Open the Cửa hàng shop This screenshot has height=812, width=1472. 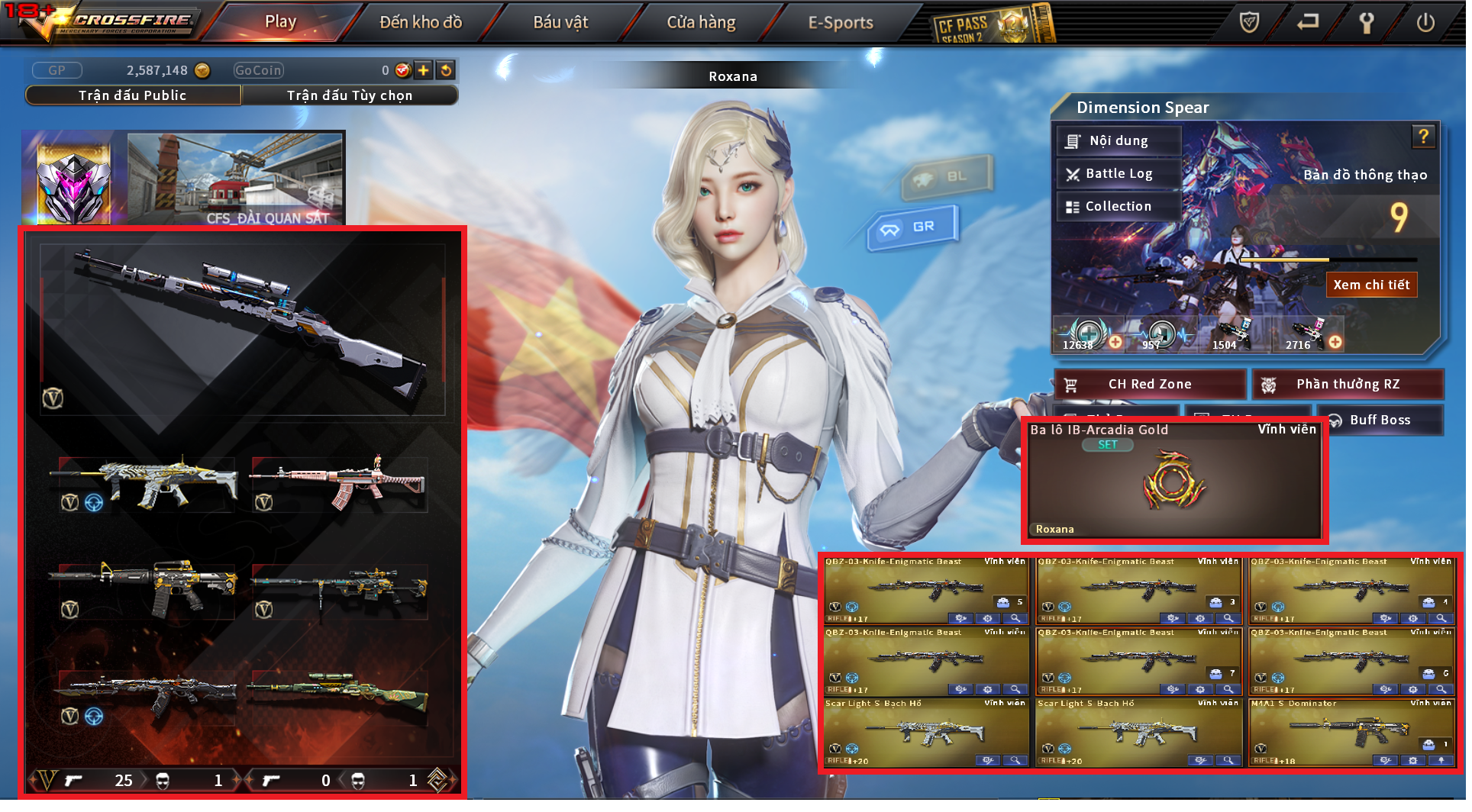click(x=701, y=22)
